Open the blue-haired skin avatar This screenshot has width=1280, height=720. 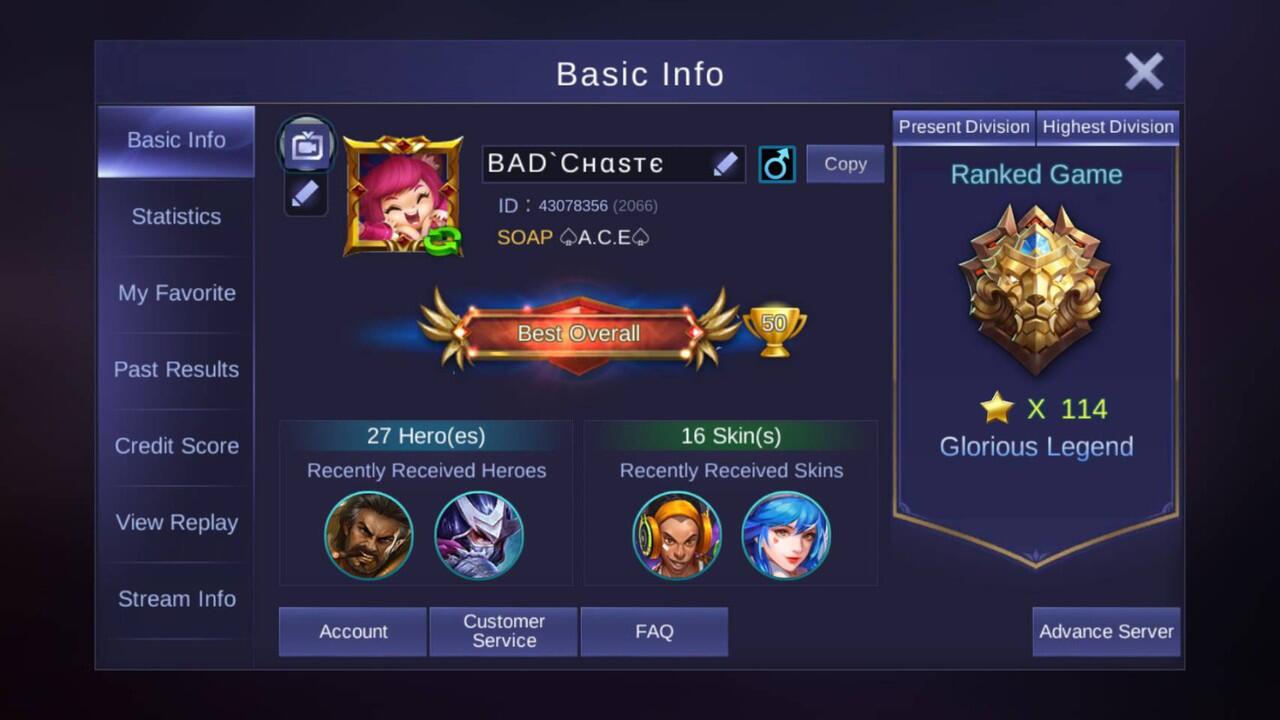[x=787, y=536]
